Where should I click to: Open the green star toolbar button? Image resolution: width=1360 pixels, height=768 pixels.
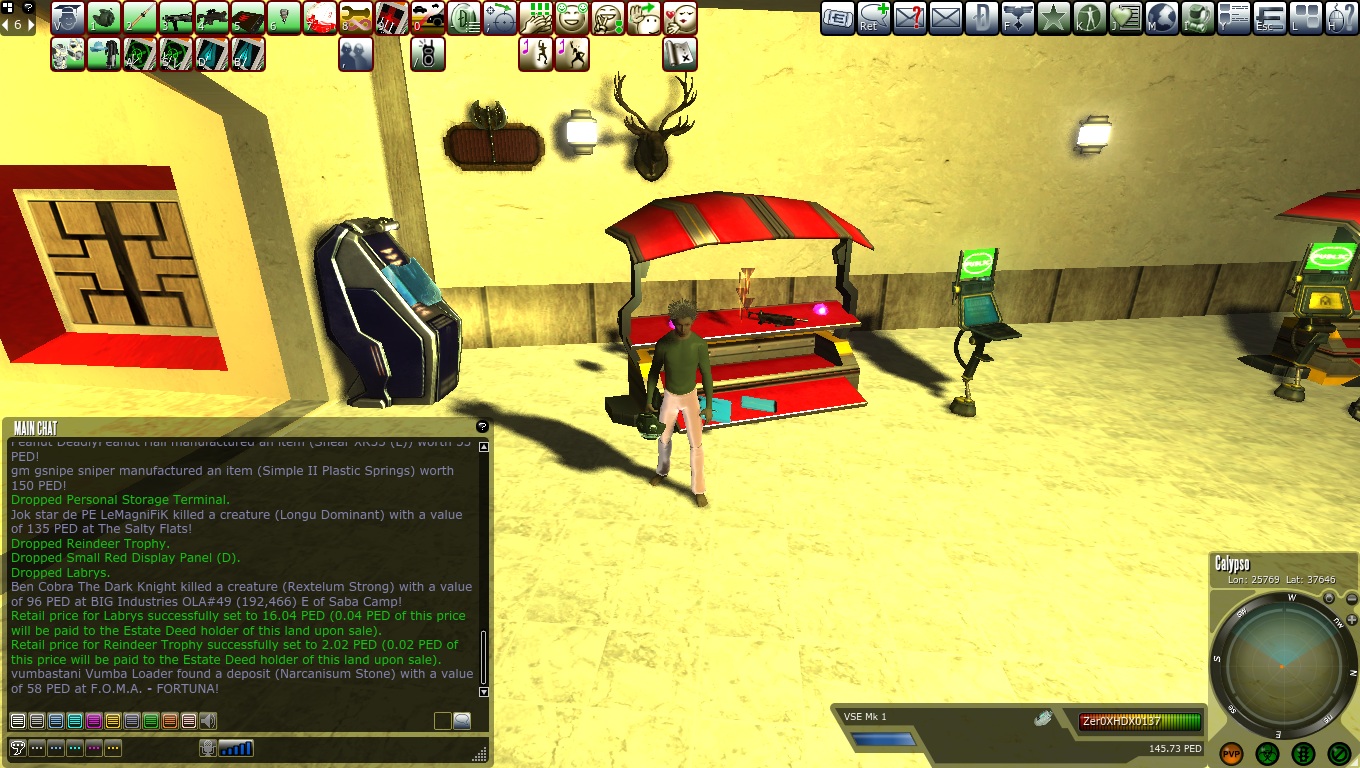(x=1053, y=18)
